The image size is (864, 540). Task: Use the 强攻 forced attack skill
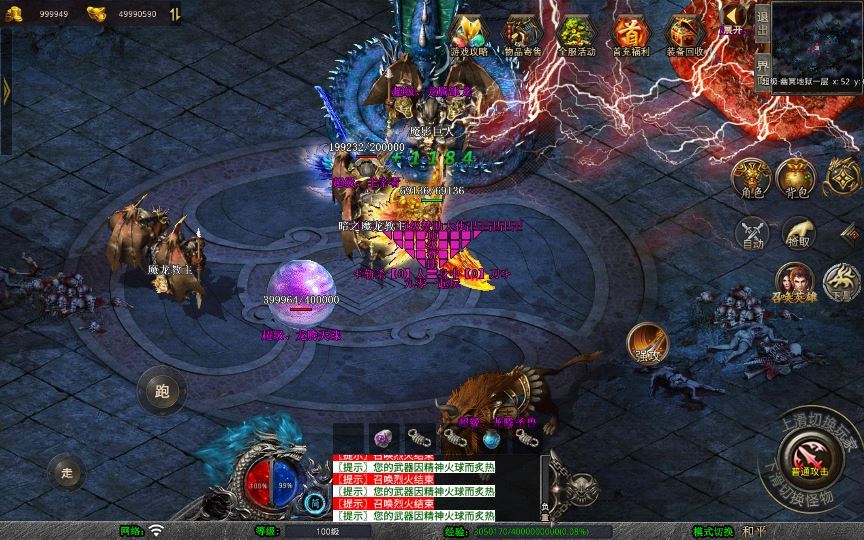(x=645, y=343)
